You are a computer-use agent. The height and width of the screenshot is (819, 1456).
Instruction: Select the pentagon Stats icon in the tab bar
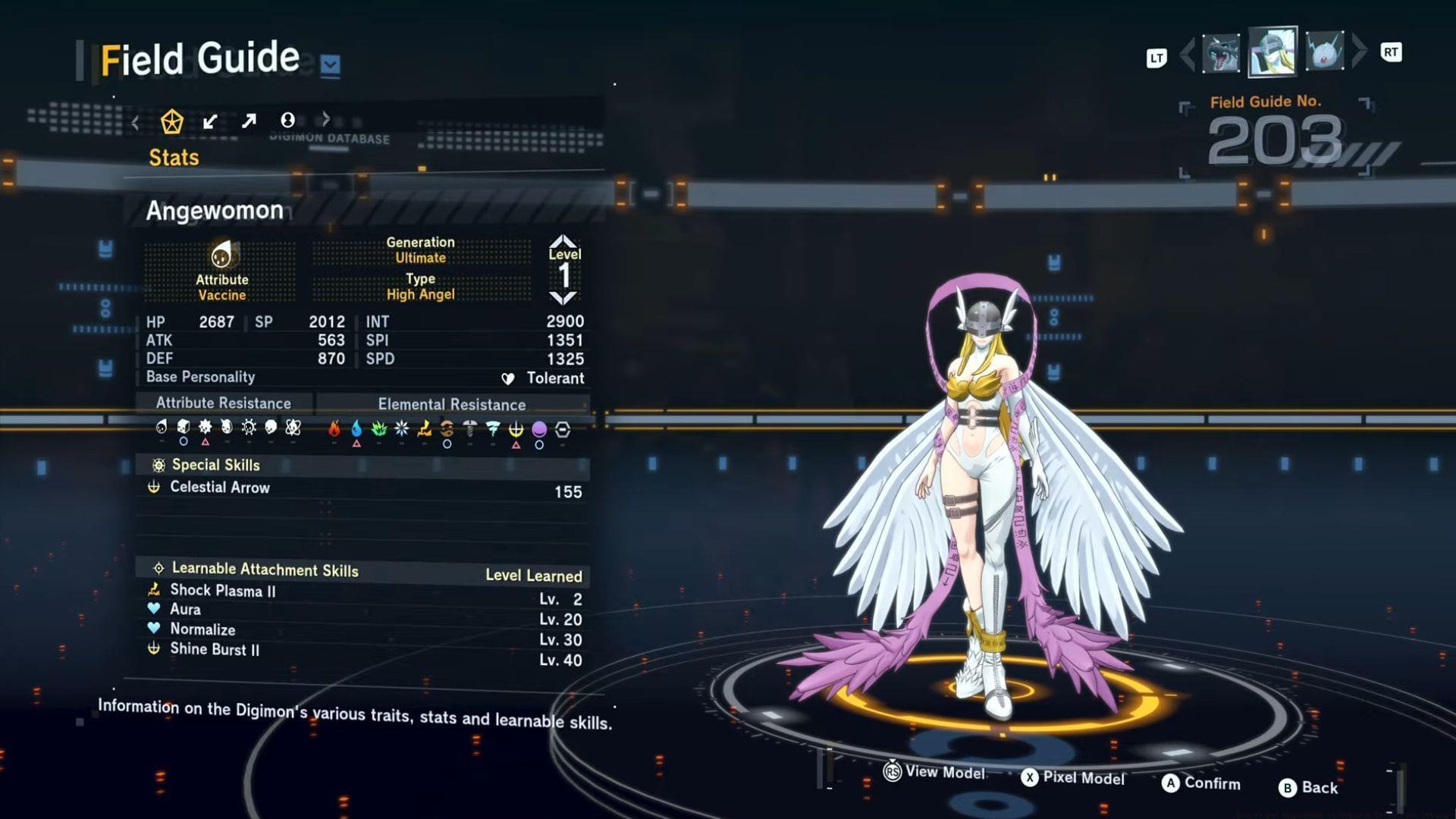pos(173,120)
